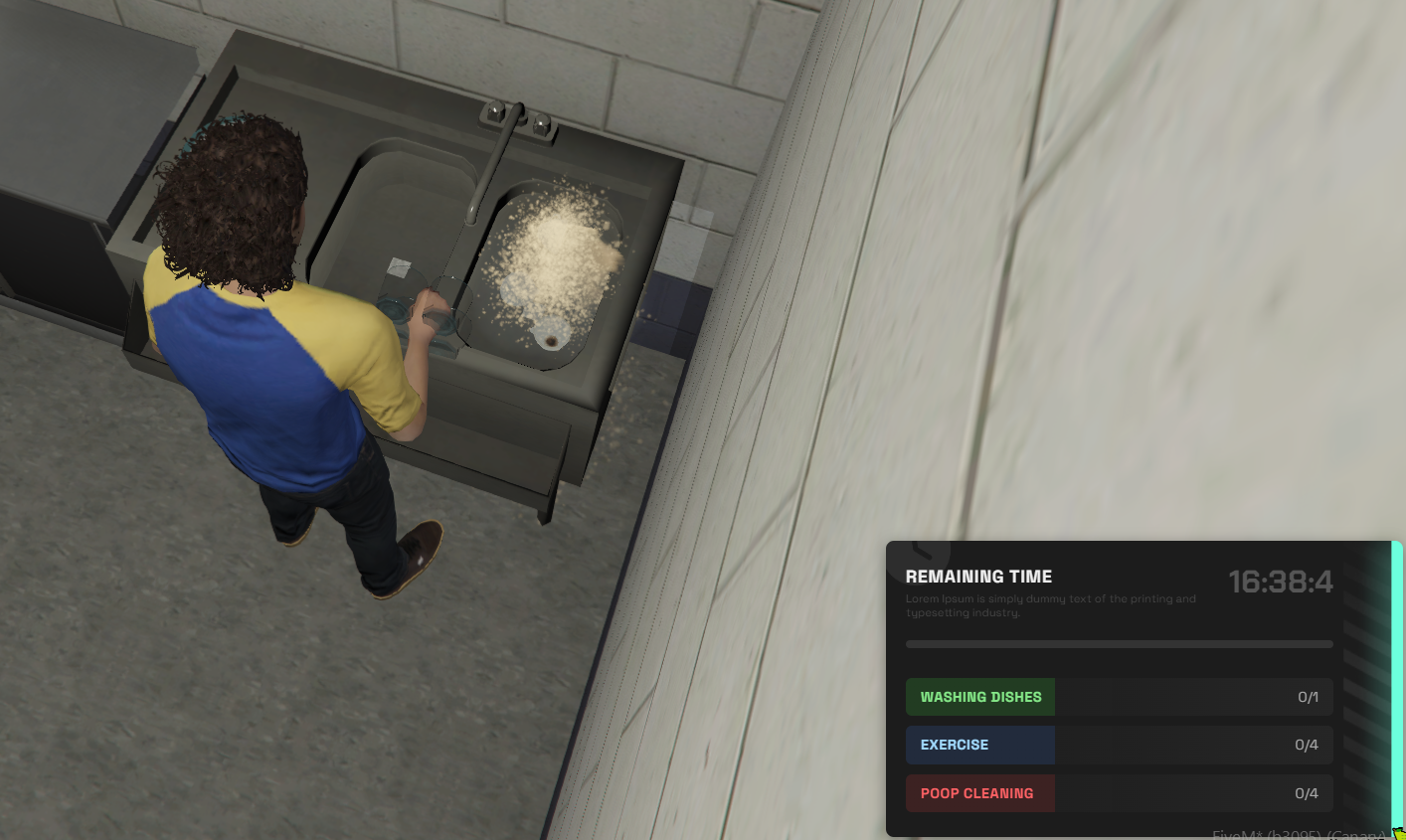Select the Washing Dishes task row
The height and width of the screenshot is (840, 1406).
click(x=1119, y=697)
